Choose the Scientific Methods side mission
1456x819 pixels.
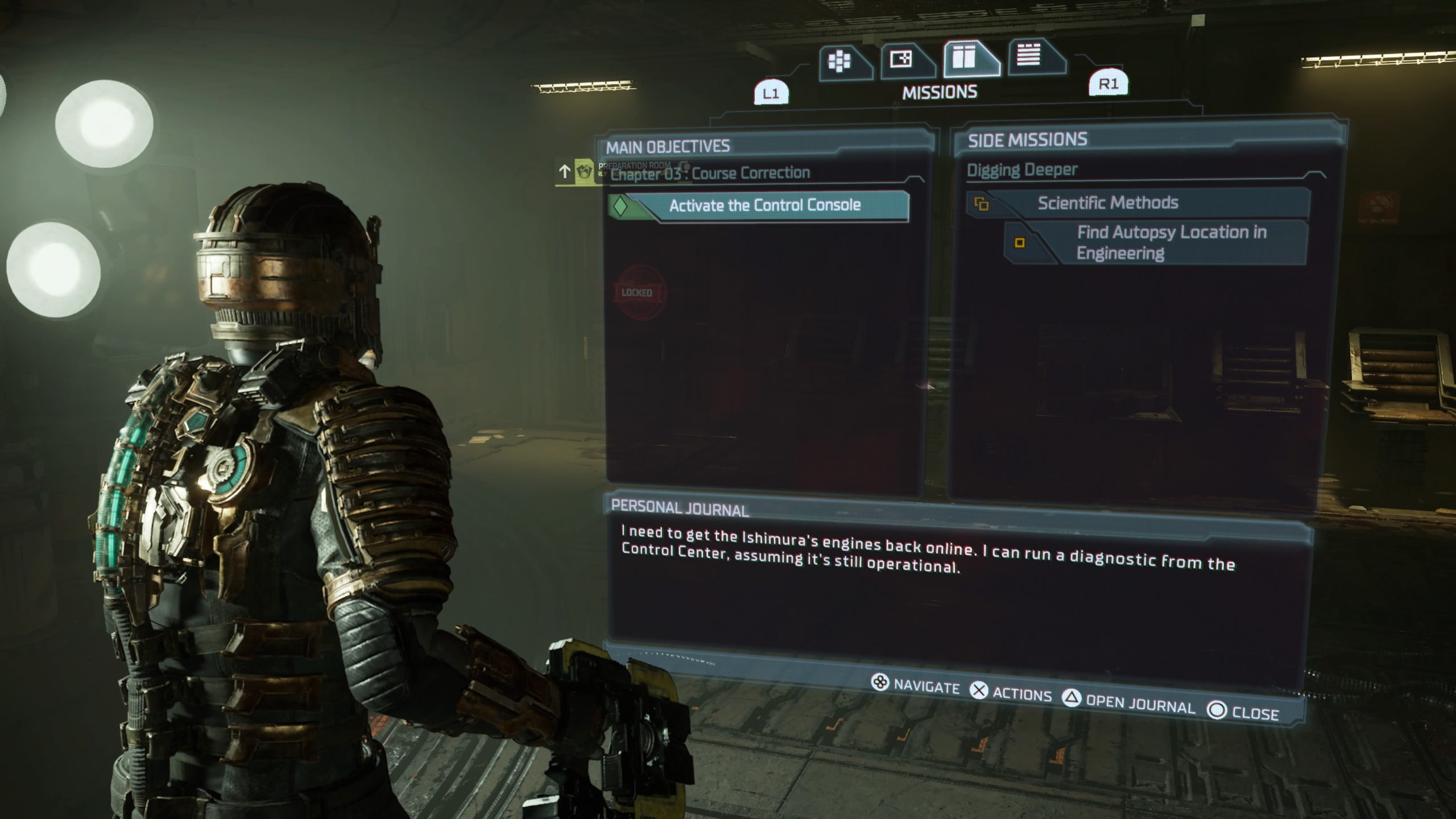tap(1107, 203)
